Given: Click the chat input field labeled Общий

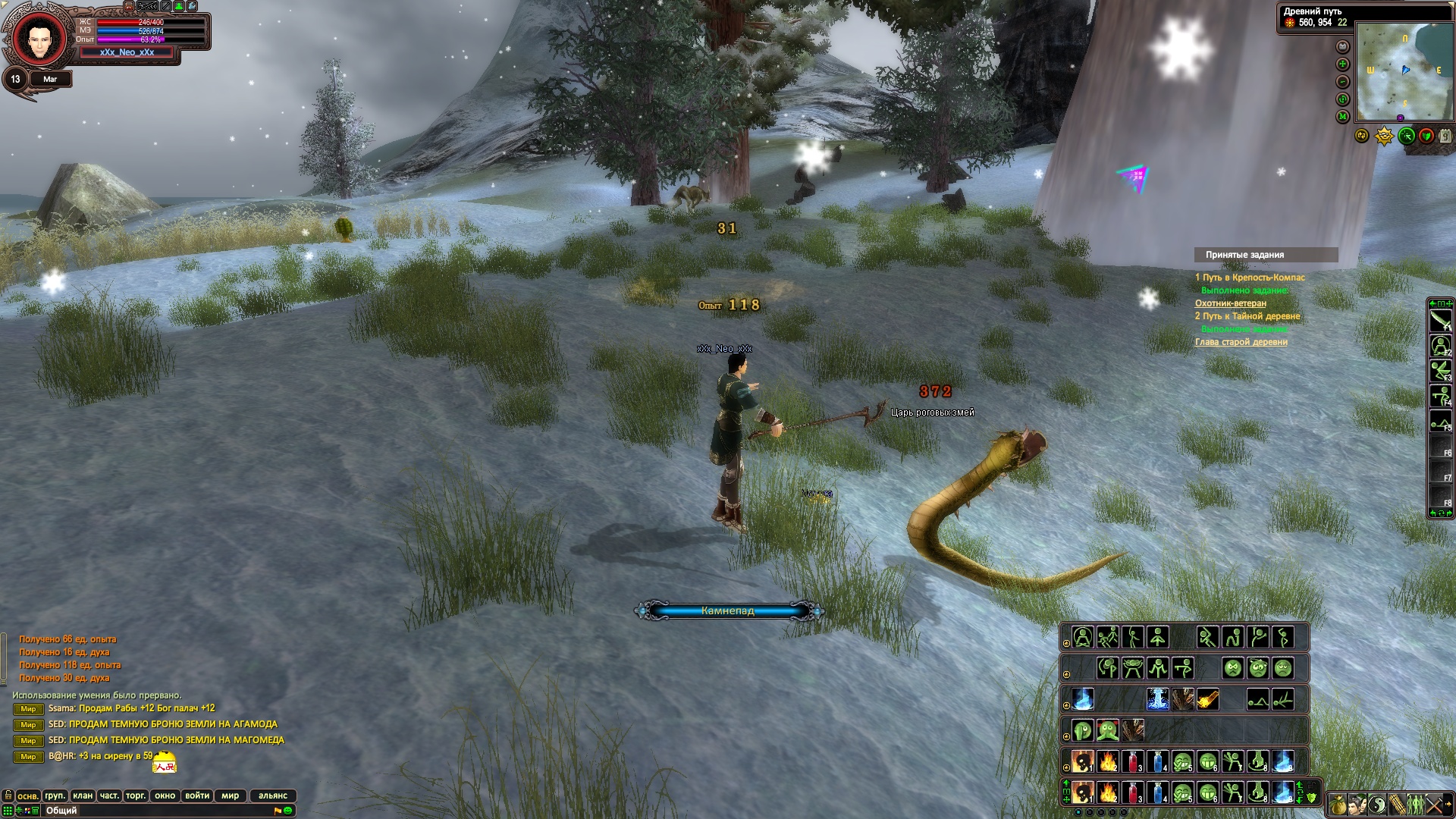Looking at the screenshot, I should pos(152,811).
